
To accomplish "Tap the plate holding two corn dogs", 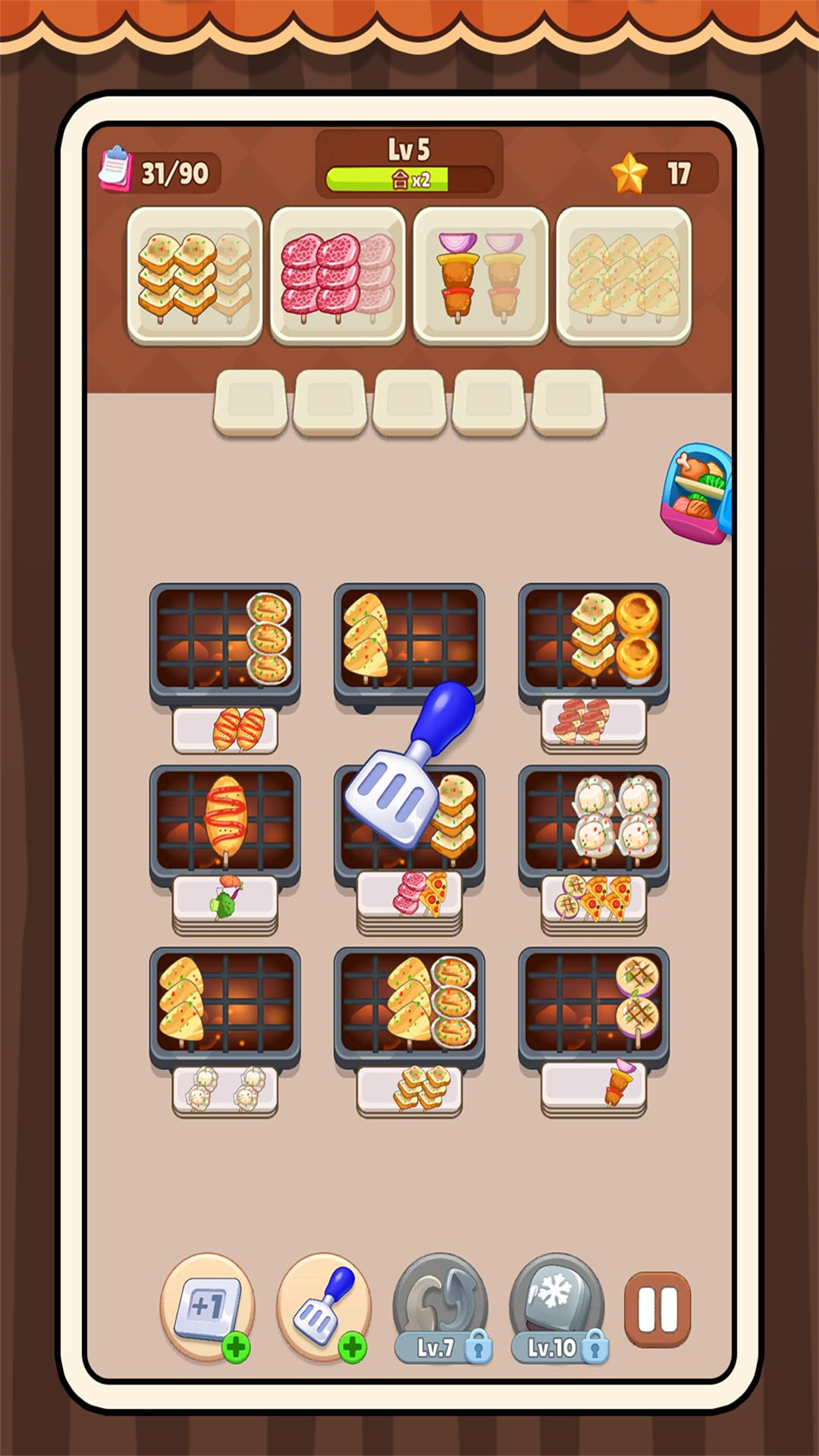I will pyautogui.click(x=225, y=730).
